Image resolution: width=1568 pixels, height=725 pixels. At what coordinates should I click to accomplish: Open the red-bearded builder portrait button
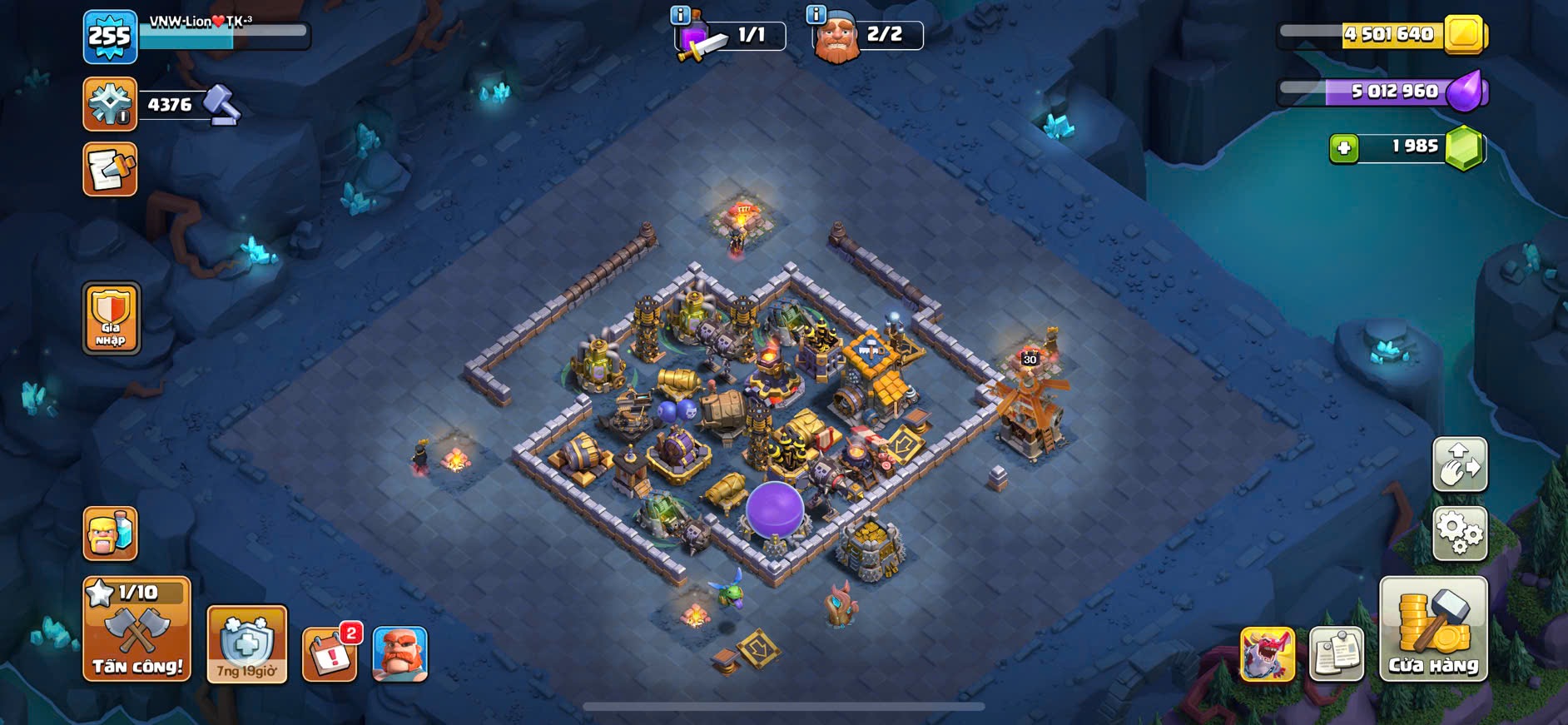click(x=399, y=654)
